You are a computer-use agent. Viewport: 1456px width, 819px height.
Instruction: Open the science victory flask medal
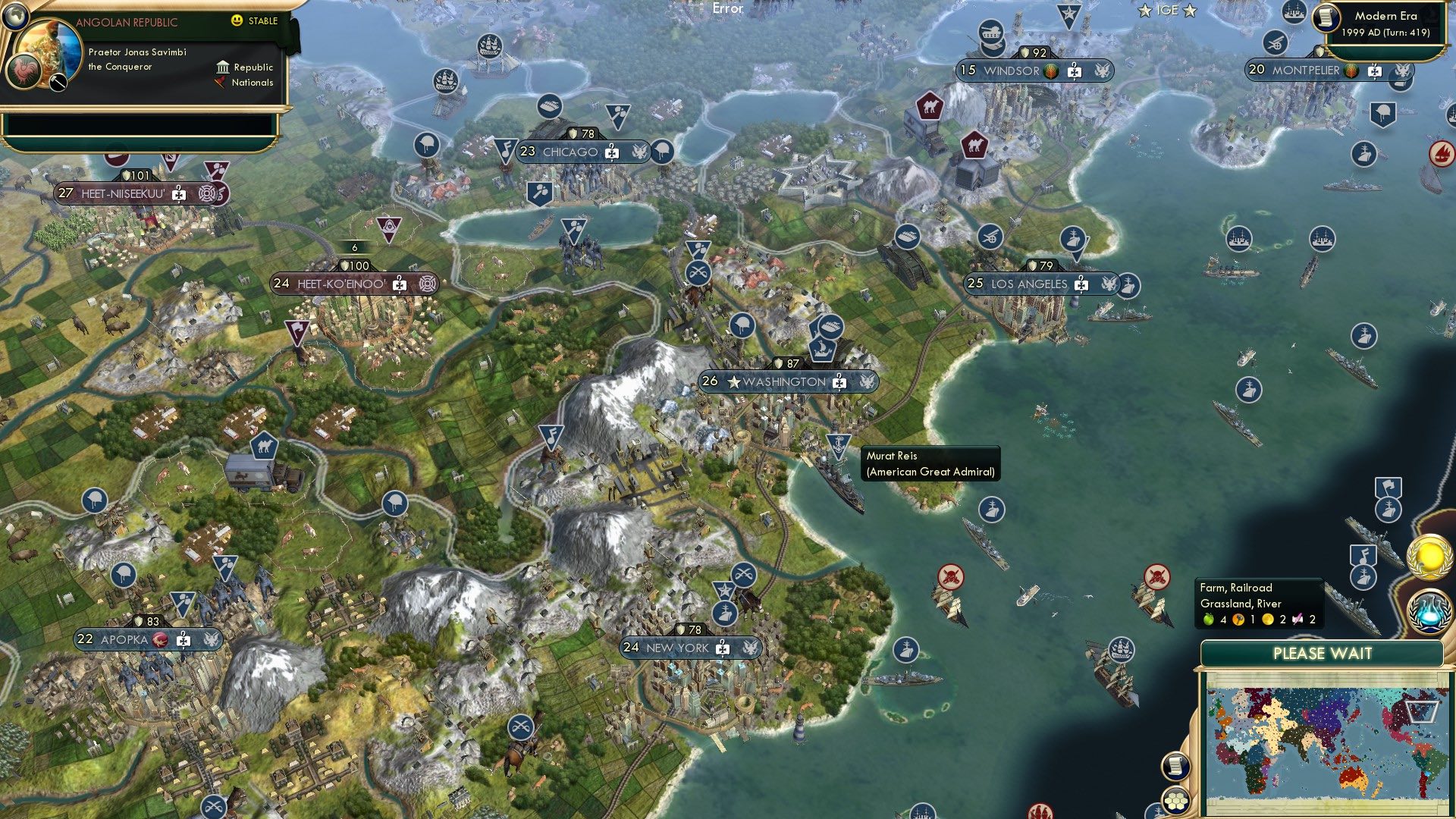pos(1429,611)
